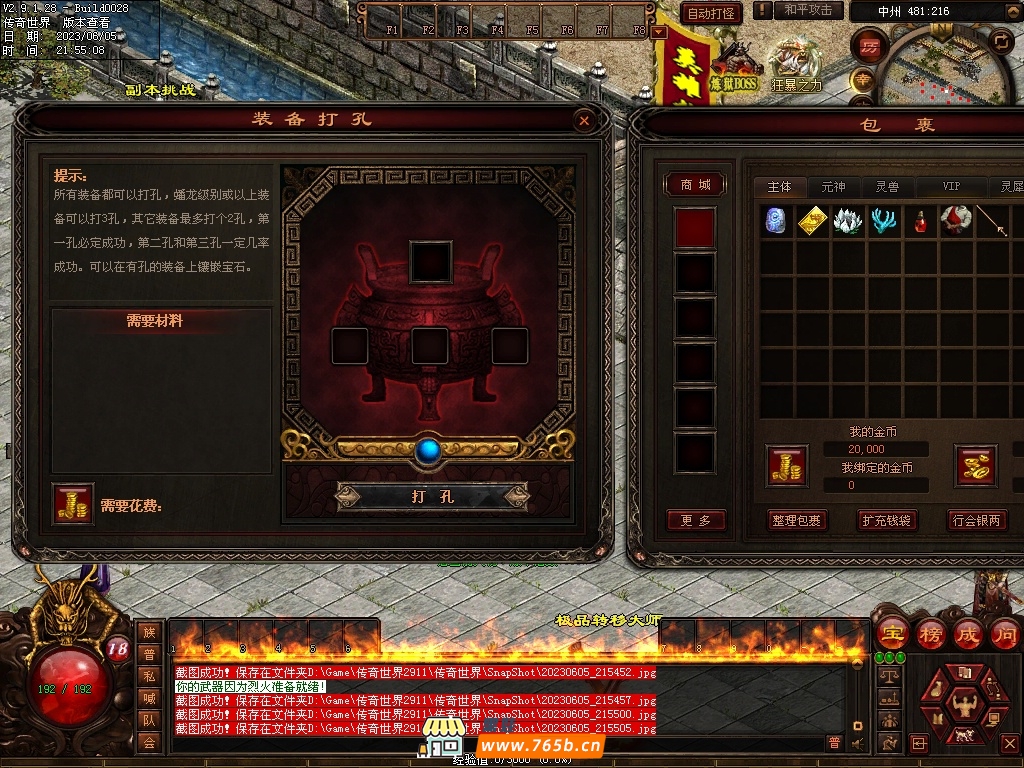1024x768 pixels.
Task: Open 行会银两 guild silver
Action: [976, 520]
